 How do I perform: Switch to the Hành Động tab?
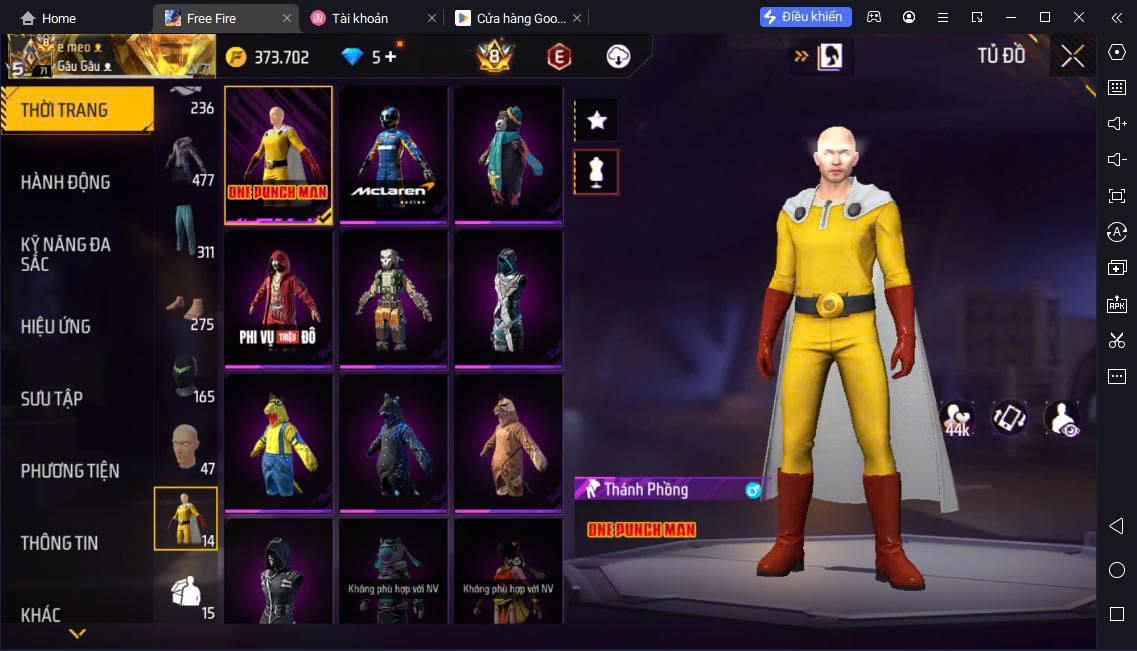[66, 182]
